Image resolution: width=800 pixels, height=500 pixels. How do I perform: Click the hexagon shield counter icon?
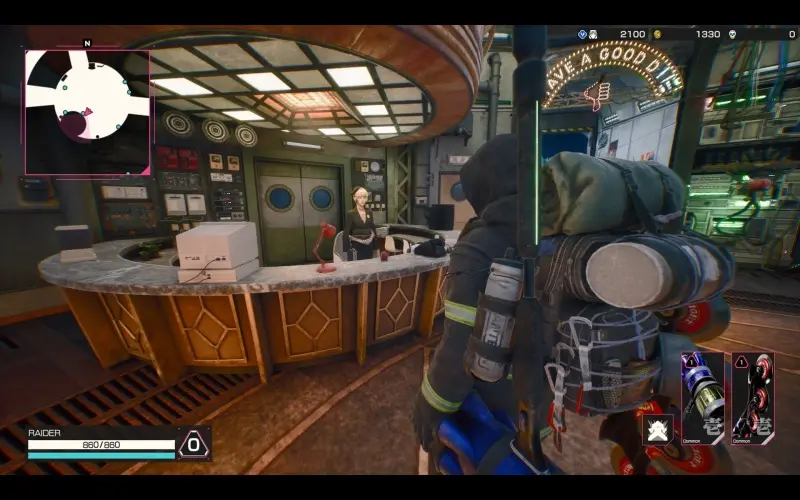click(x=194, y=444)
